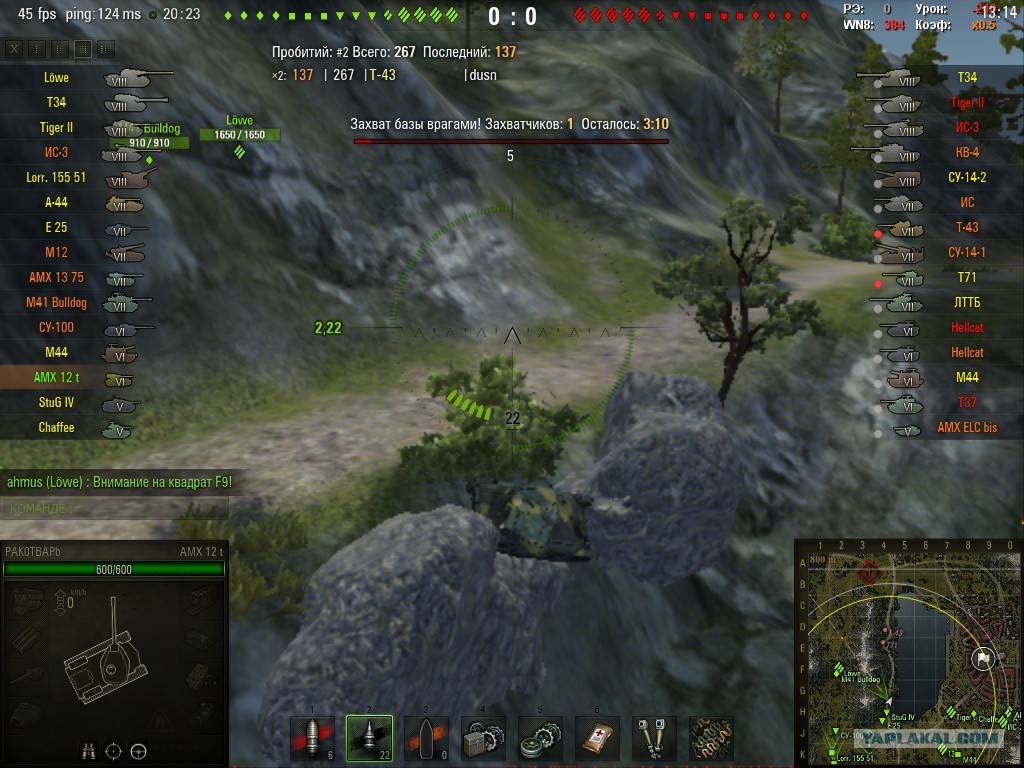This screenshot has width=1024, height=768.
Task: Click the X button above the team list
Action: click(14, 49)
